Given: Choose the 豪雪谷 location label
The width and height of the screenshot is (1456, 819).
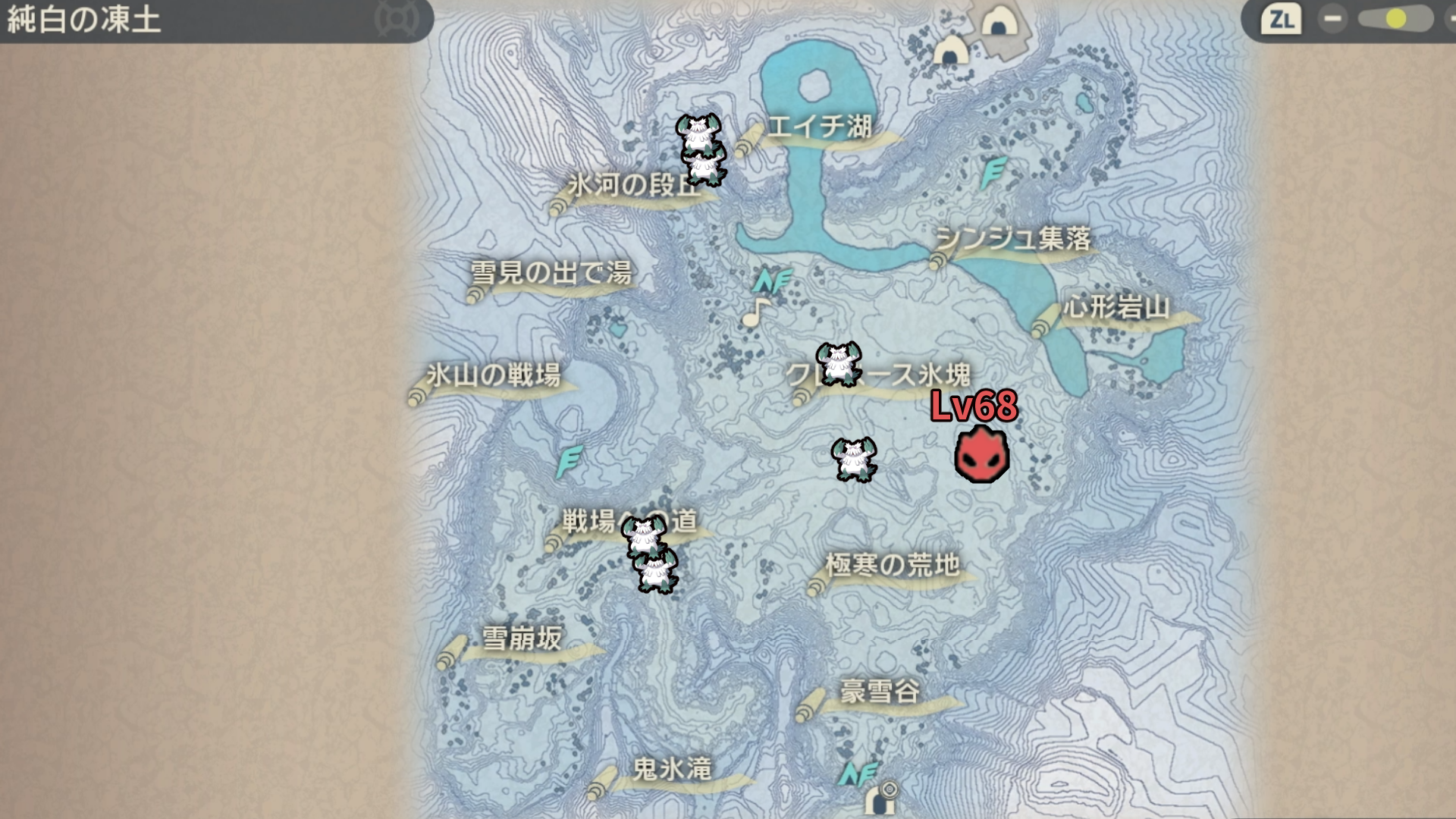Looking at the screenshot, I should 880,692.
